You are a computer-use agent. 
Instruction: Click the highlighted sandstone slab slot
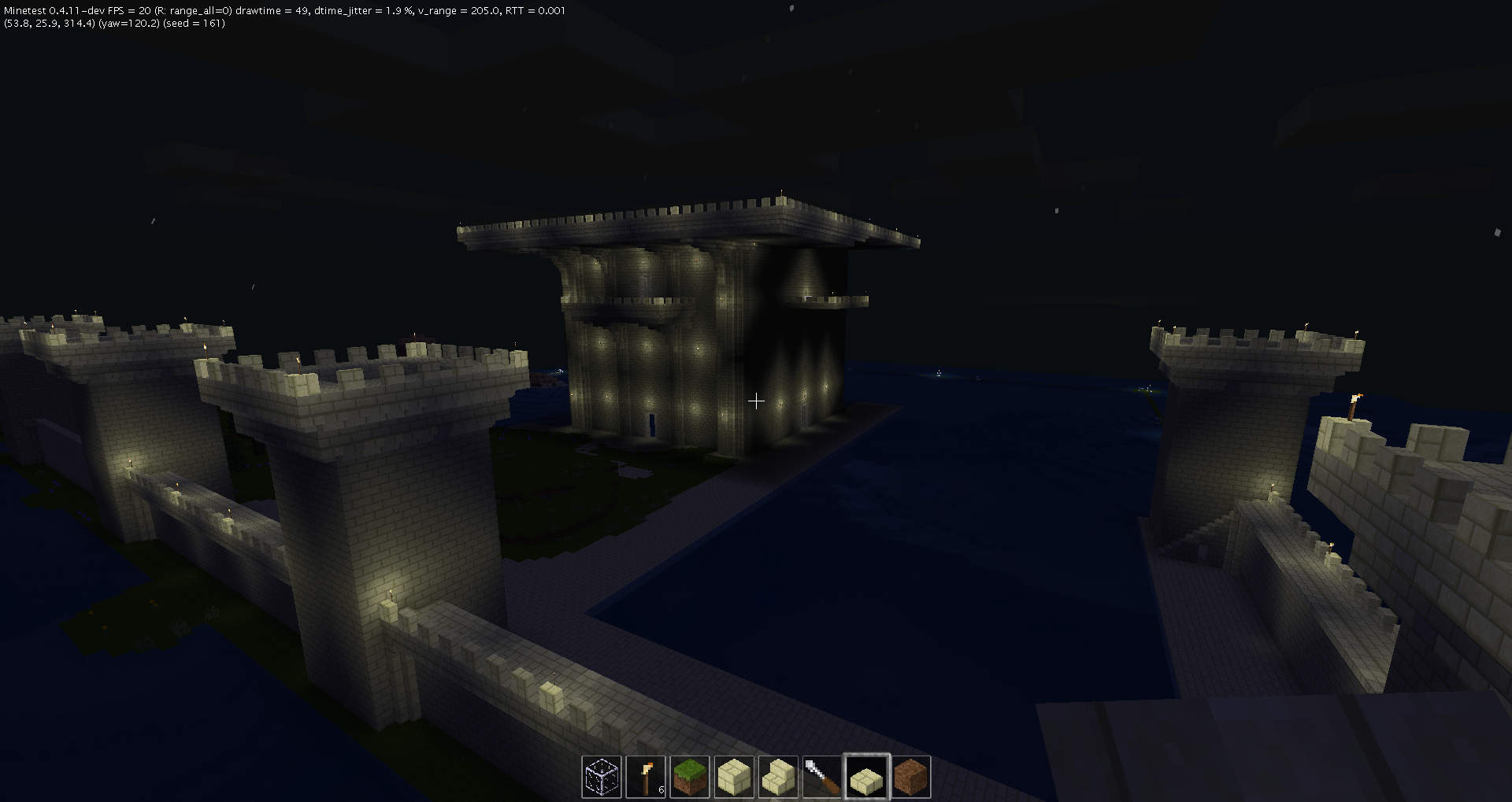click(865, 777)
